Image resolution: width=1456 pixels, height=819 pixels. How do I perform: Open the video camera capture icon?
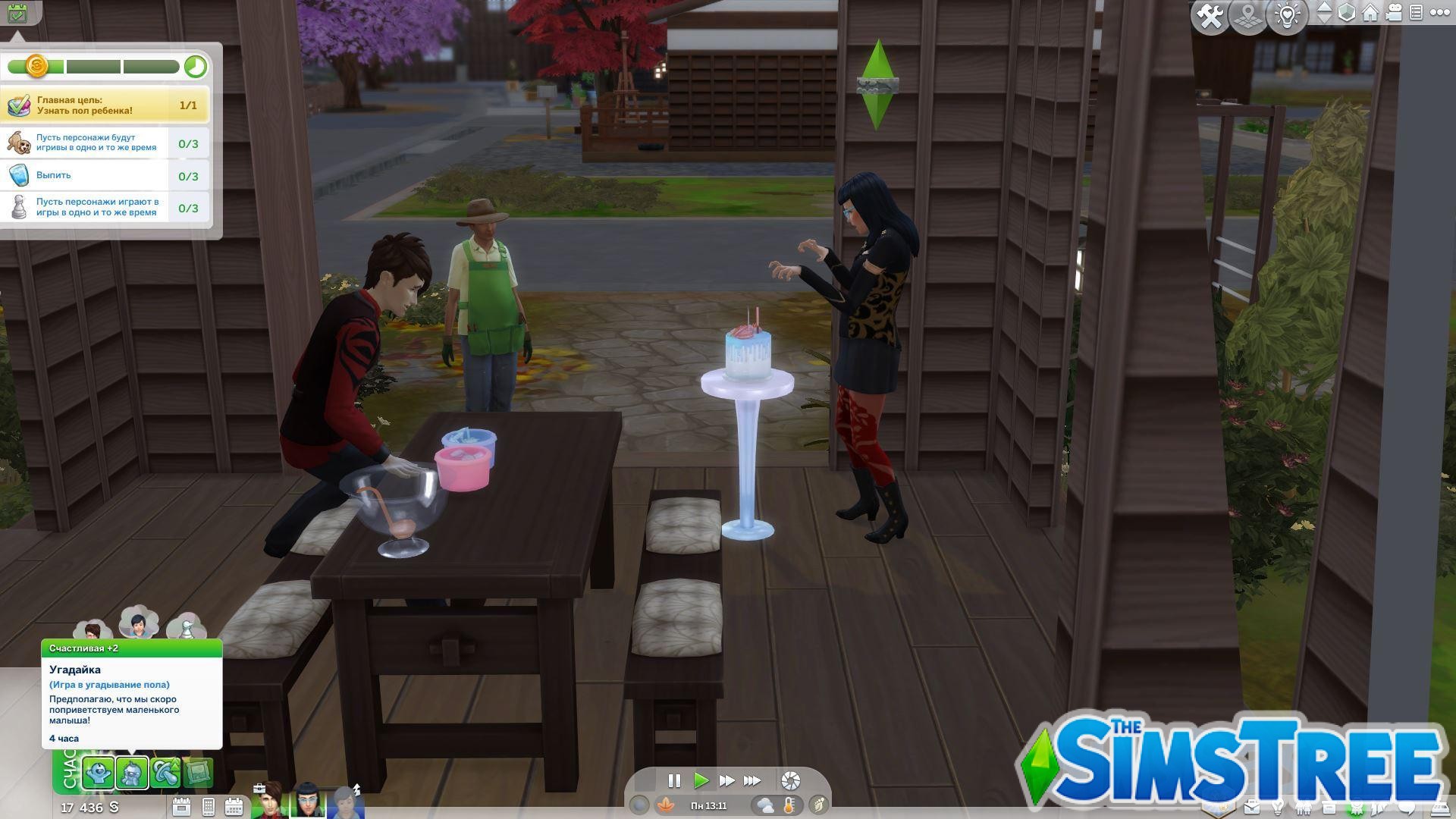1394,14
